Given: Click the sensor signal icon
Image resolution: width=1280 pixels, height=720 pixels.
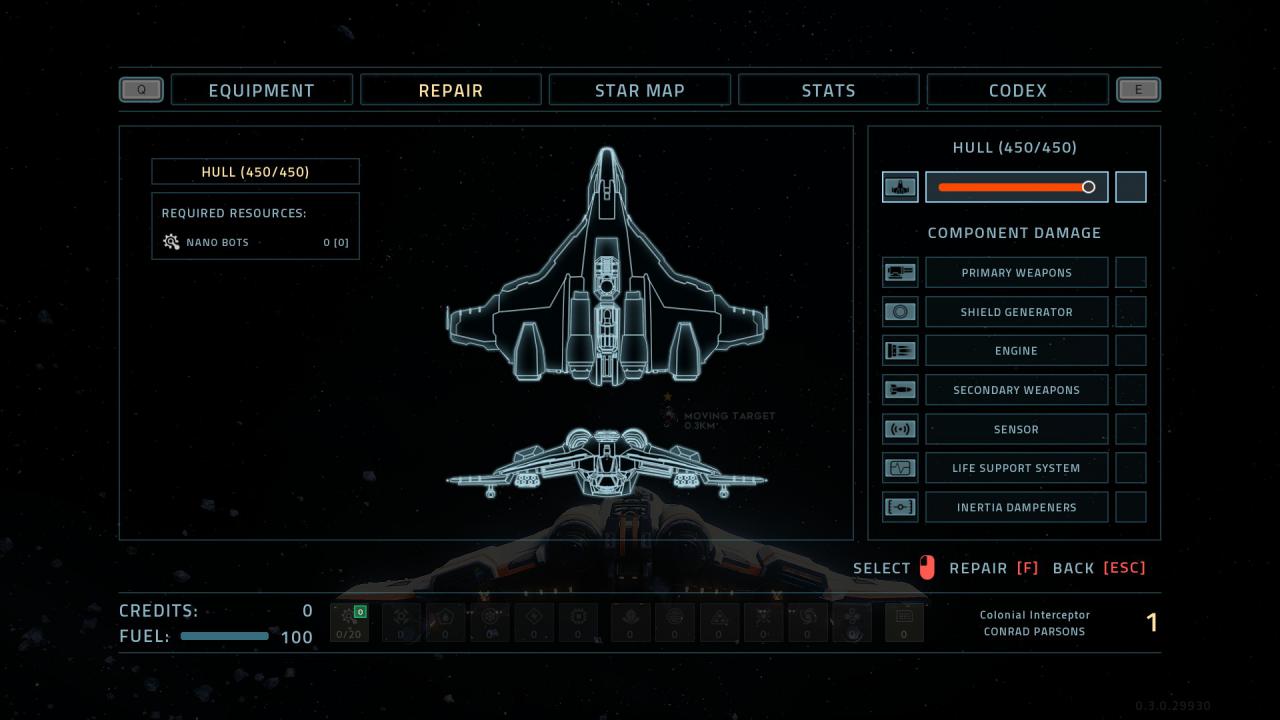Looking at the screenshot, I should 900,429.
